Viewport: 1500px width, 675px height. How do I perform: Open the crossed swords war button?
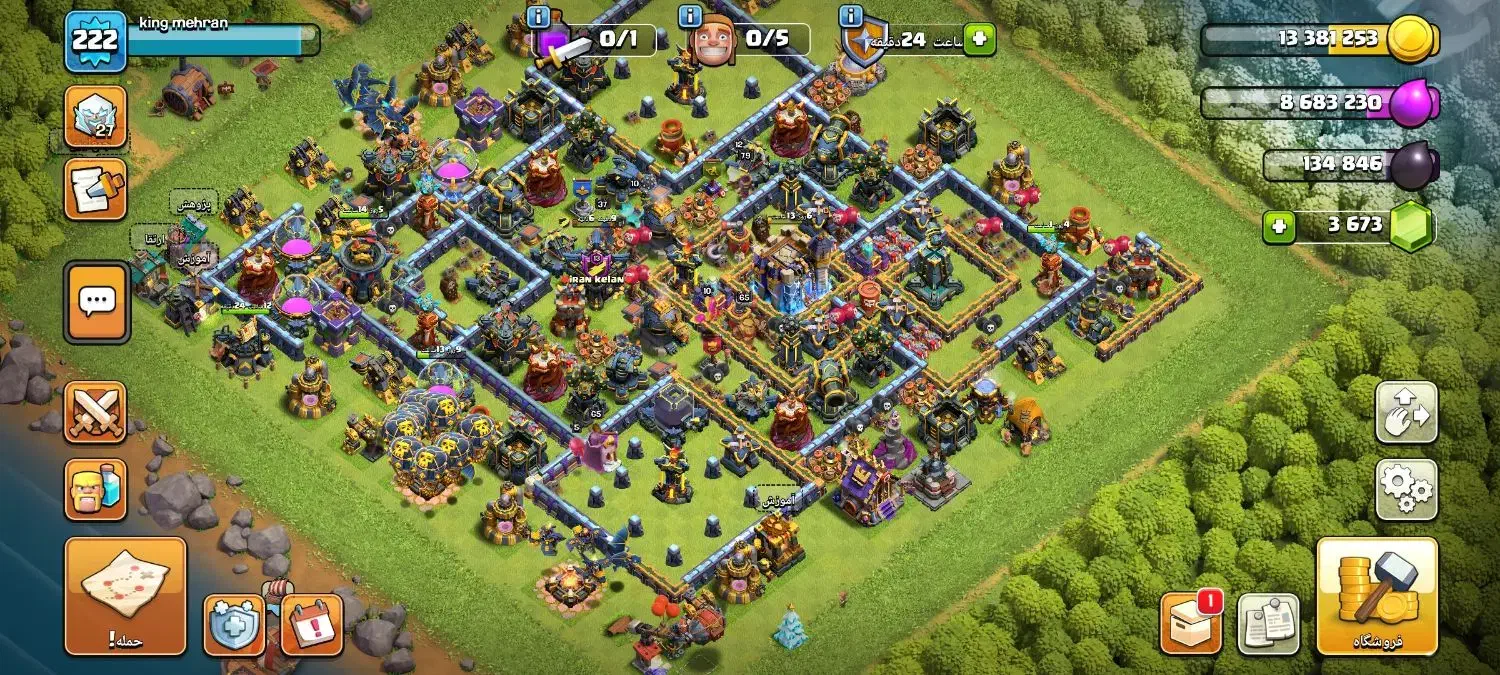point(95,412)
